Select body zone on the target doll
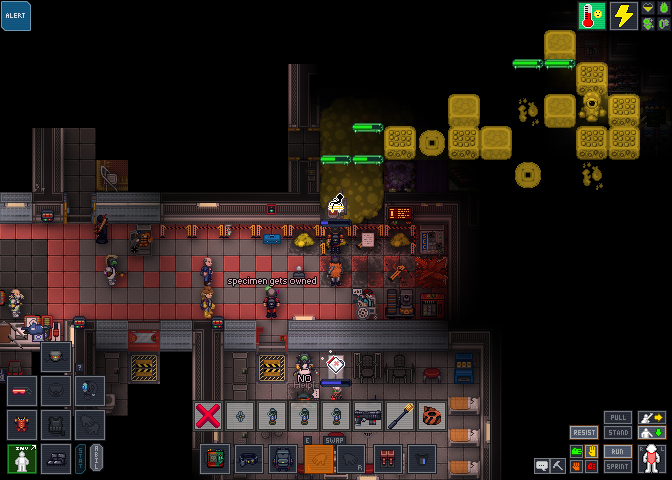Viewport: 672px width, 480px height. click(x=652, y=458)
